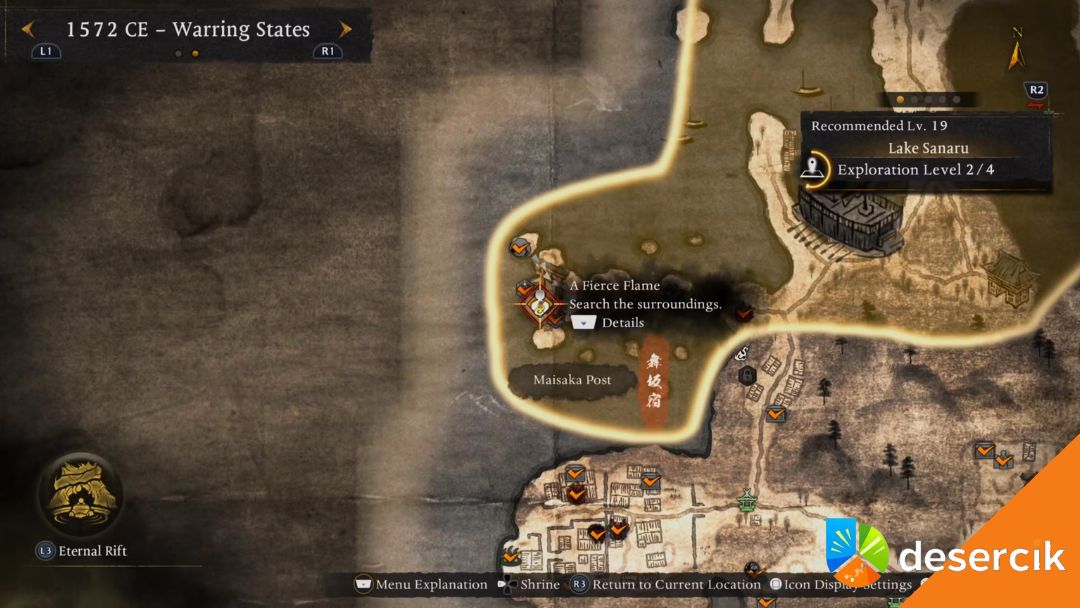Open the Menu Explanation
The height and width of the screenshot is (608, 1080).
[x=422, y=585]
